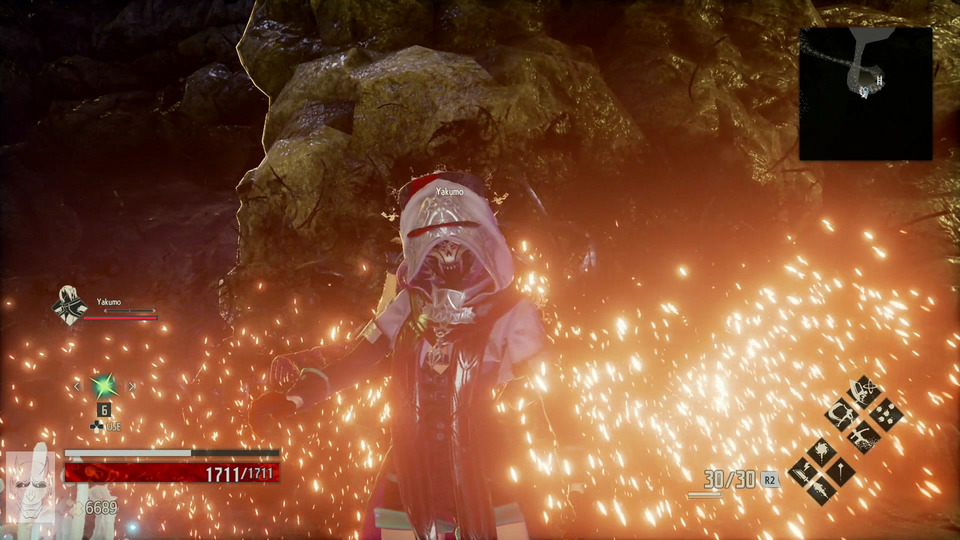
Task: Activate the gift showing a leaping figure
Action: coord(863,436)
